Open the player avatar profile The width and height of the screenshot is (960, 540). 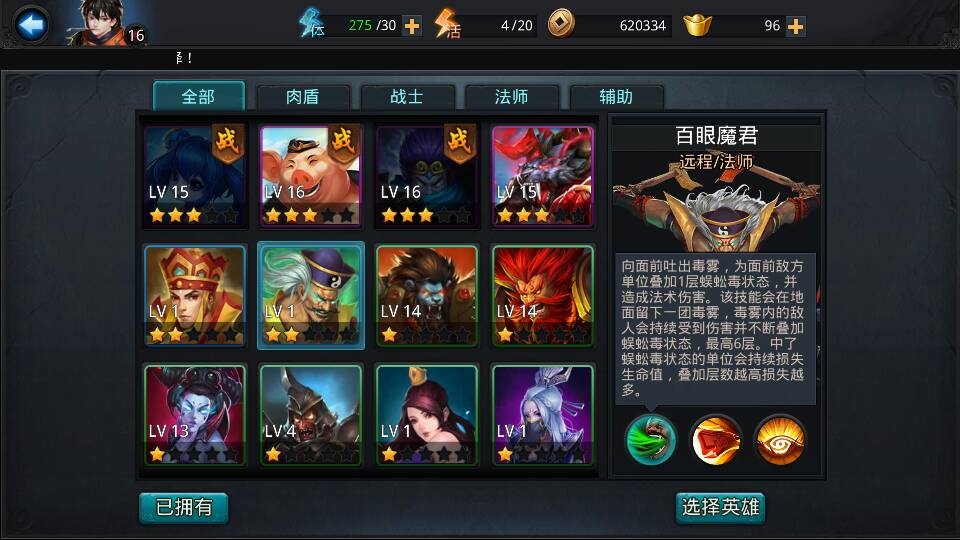[x=100, y=24]
